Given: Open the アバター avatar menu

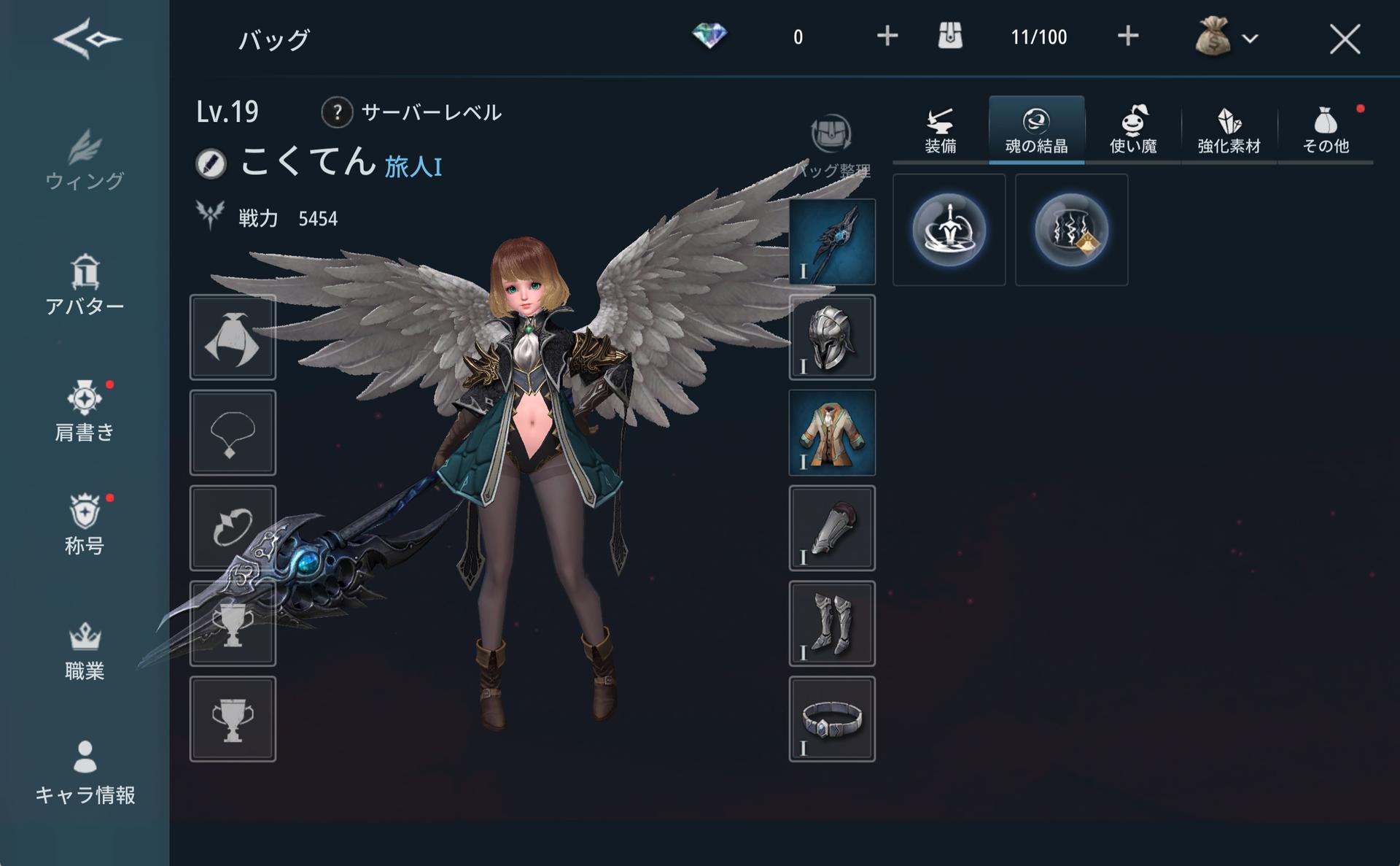Looking at the screenshot, I should point(85,285).
